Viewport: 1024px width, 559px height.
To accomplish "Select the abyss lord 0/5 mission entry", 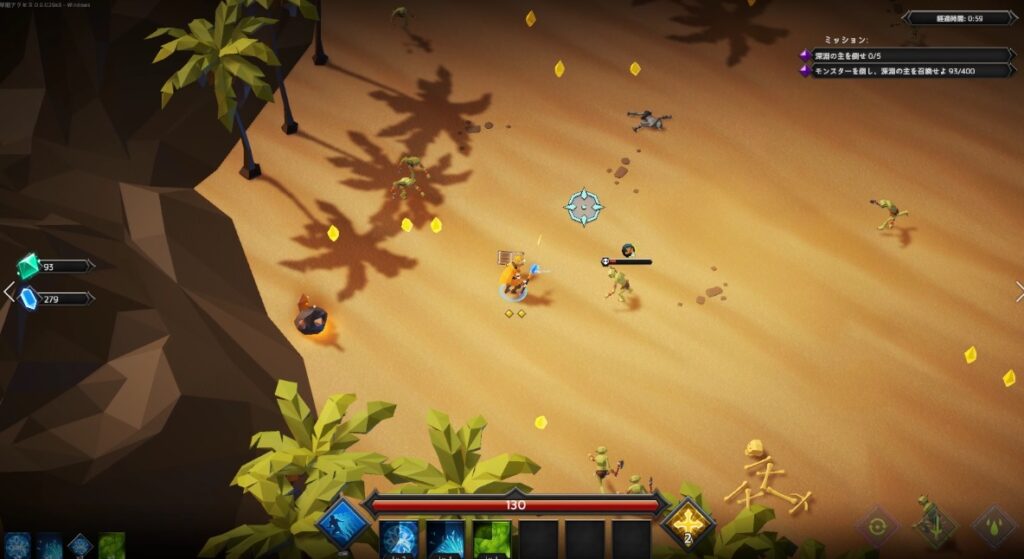I will point(905,55).
